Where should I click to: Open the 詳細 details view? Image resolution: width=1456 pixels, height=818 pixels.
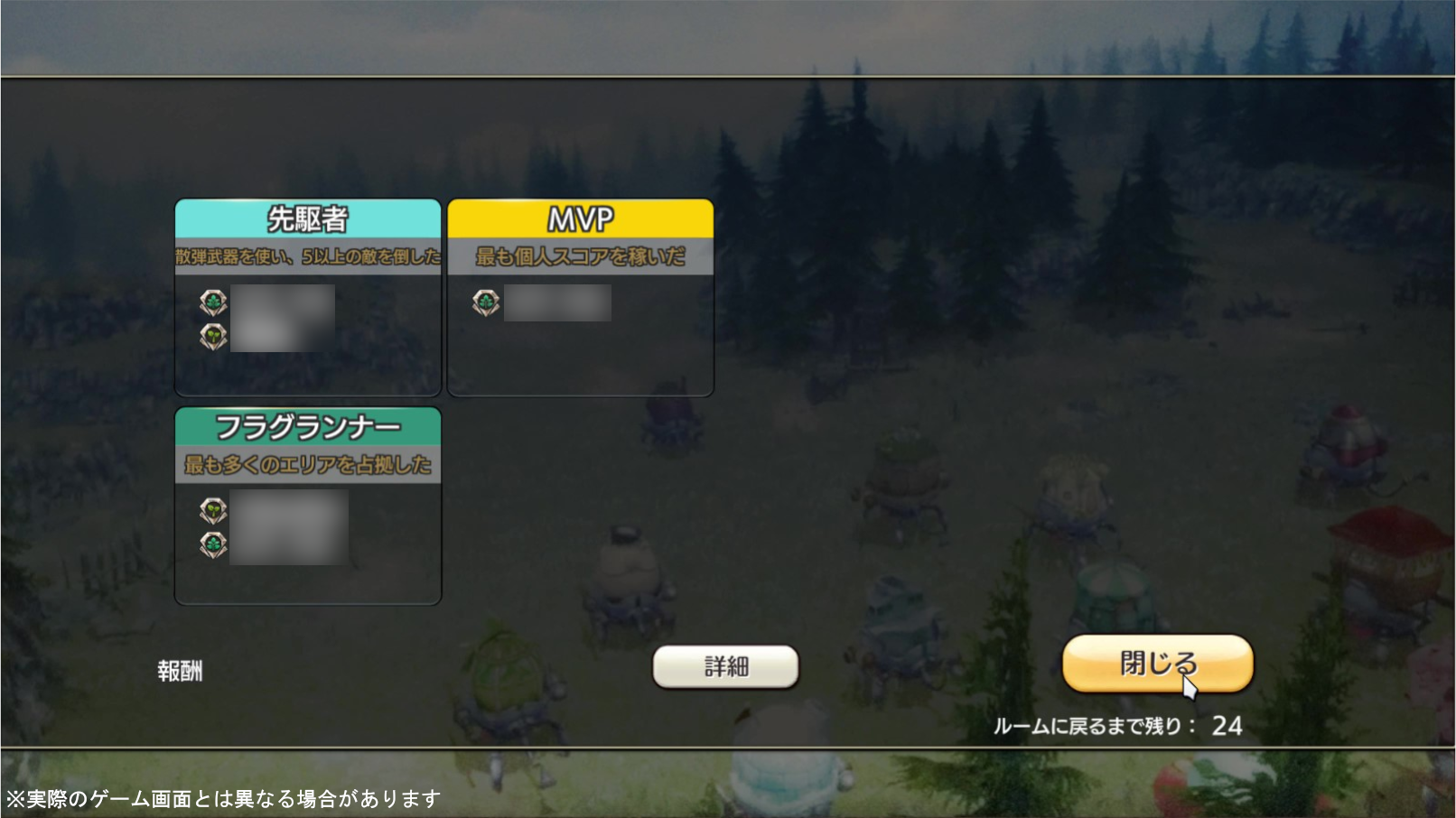point(725,667)
